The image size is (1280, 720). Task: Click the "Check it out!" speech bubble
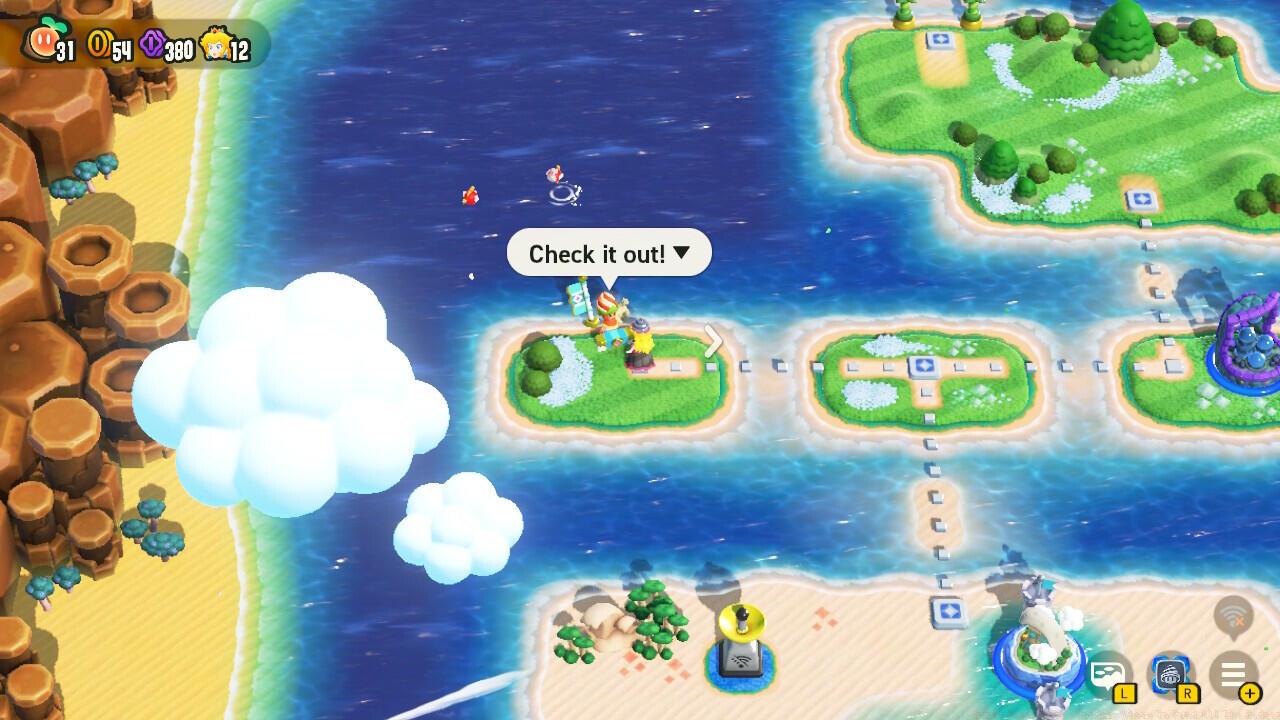coord(609,254)
